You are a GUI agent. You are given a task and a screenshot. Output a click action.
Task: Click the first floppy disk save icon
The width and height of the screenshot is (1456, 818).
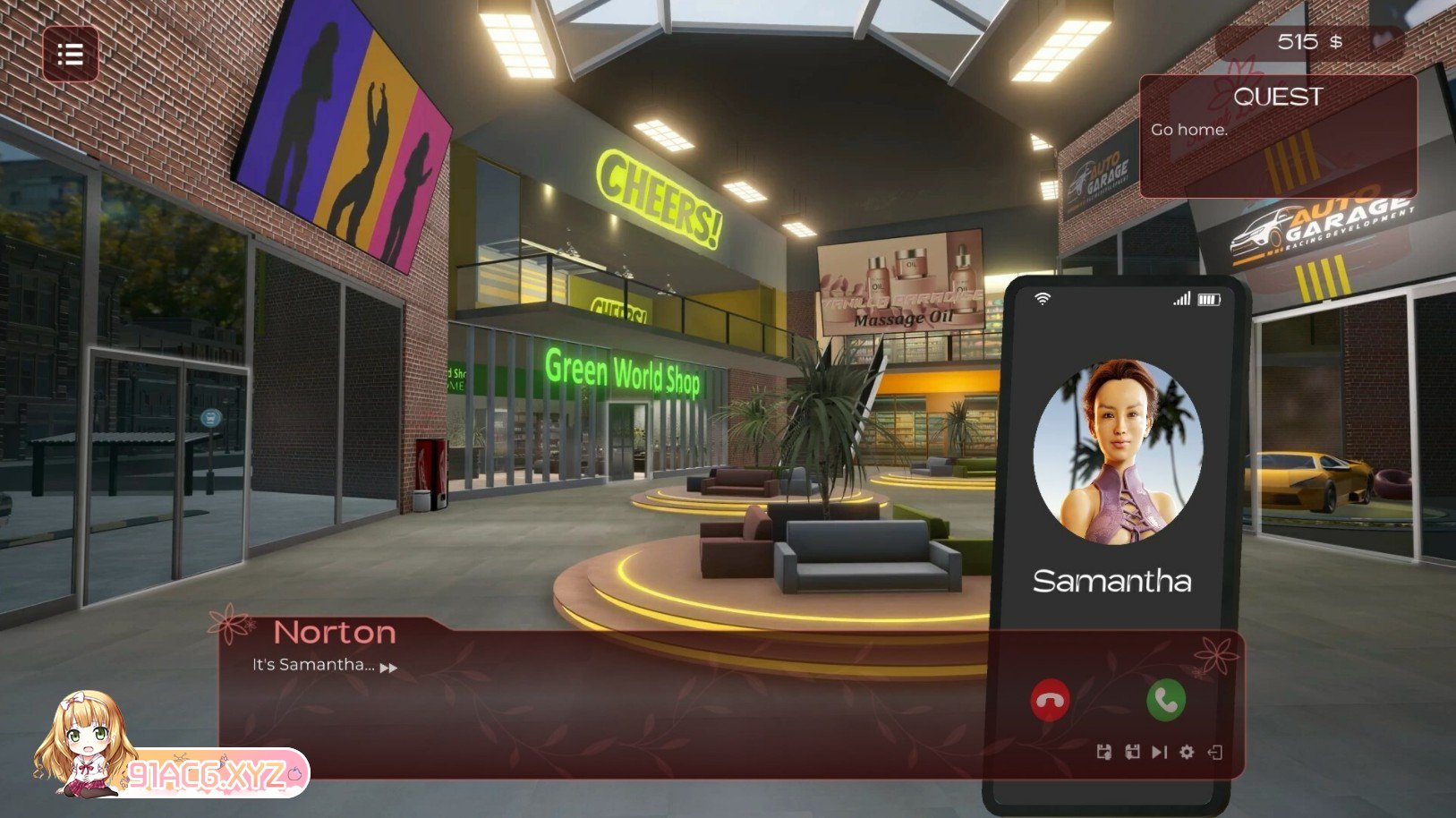[x=1104, y=752]
